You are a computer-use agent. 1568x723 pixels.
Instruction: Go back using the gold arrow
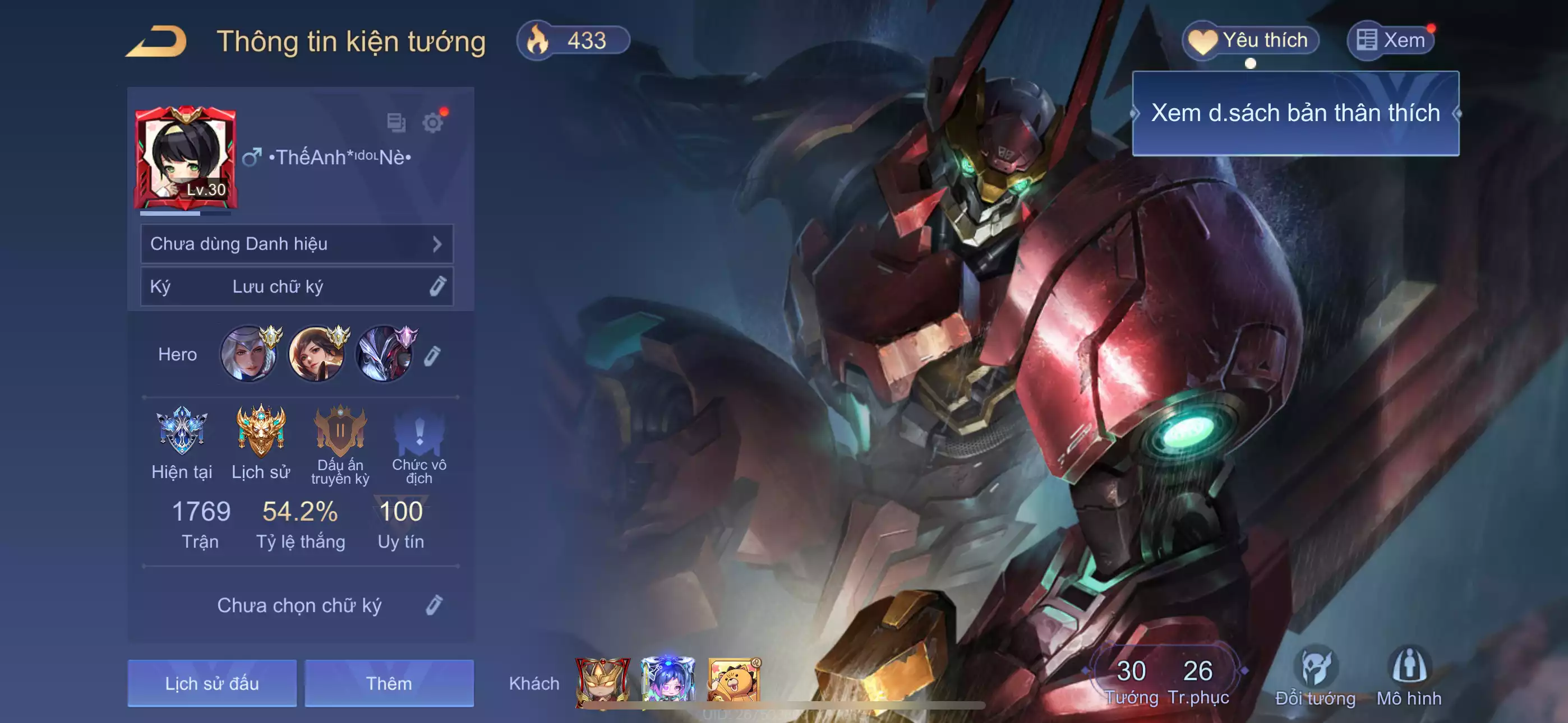point(156,41)
